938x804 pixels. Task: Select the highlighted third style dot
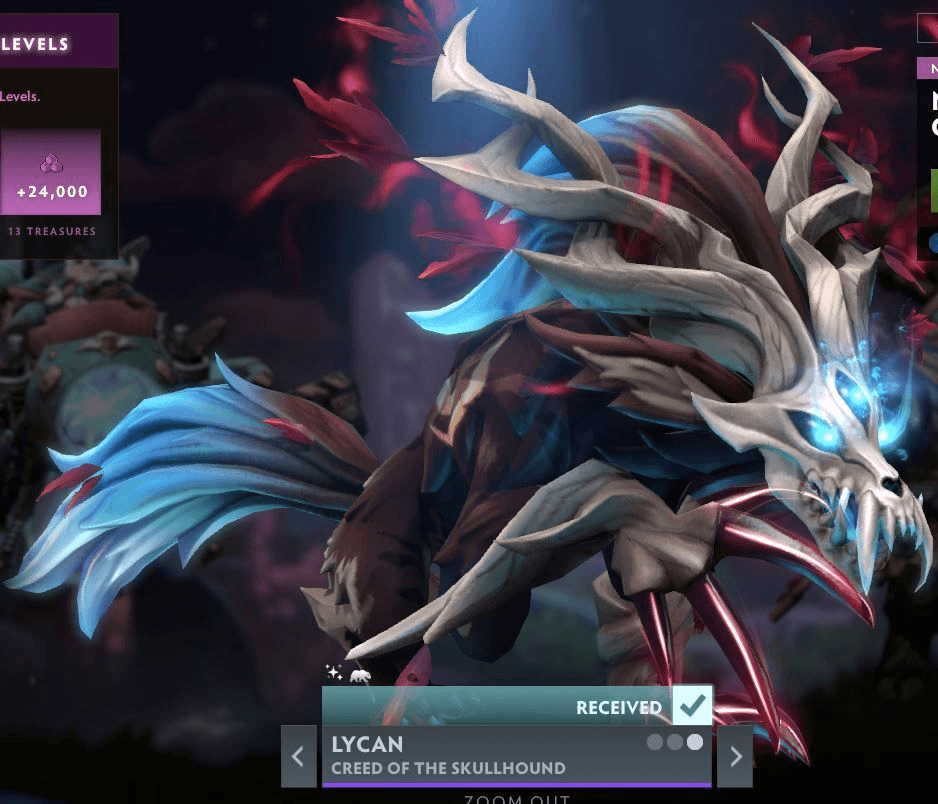pyautogui.click(x=694, y=742)
